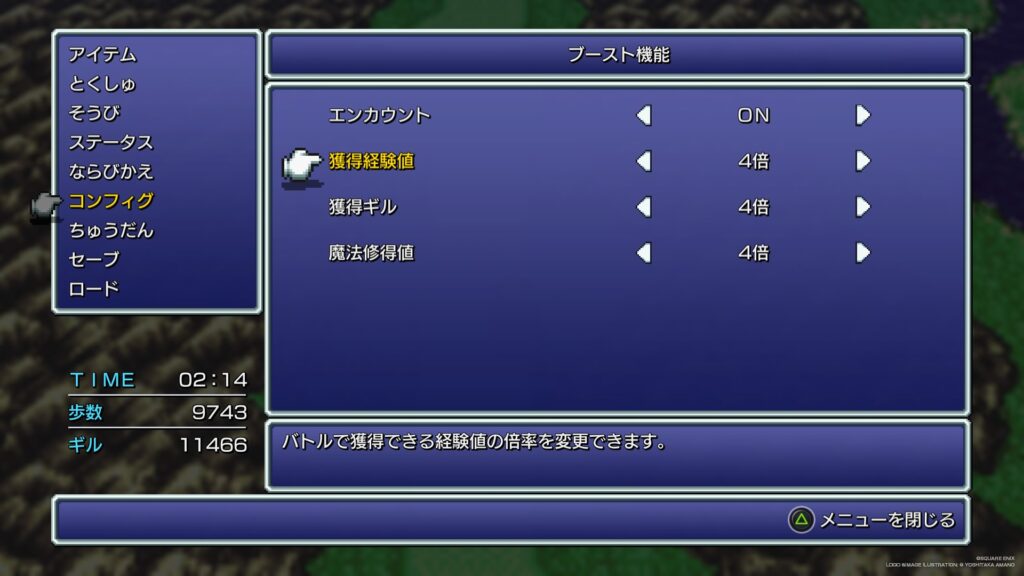The image size is (1024, 576).
Task: Select the 獲得ギル boost row label
Action: point(363,207)
